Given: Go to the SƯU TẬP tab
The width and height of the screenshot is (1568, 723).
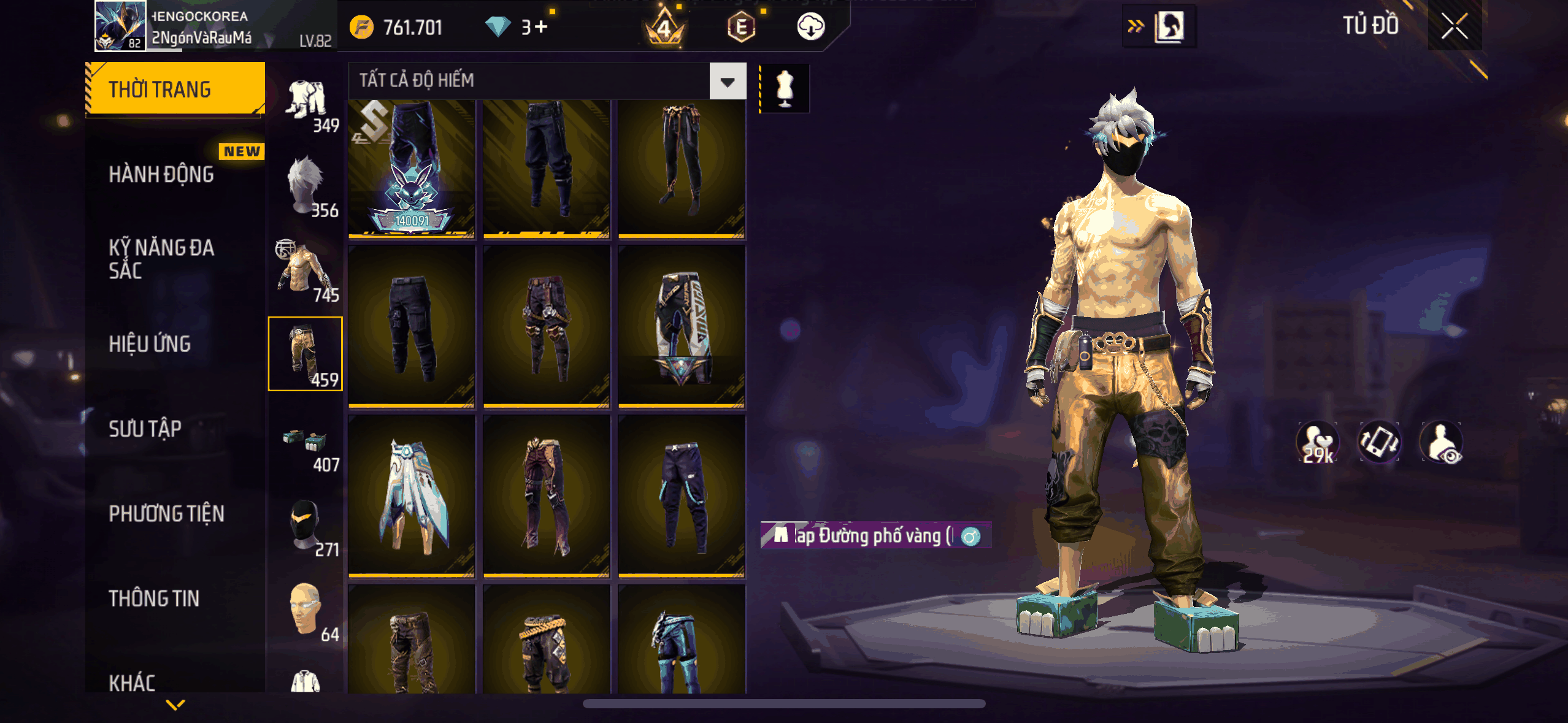Looking at the screenshot, I should [x=145, y=429].
